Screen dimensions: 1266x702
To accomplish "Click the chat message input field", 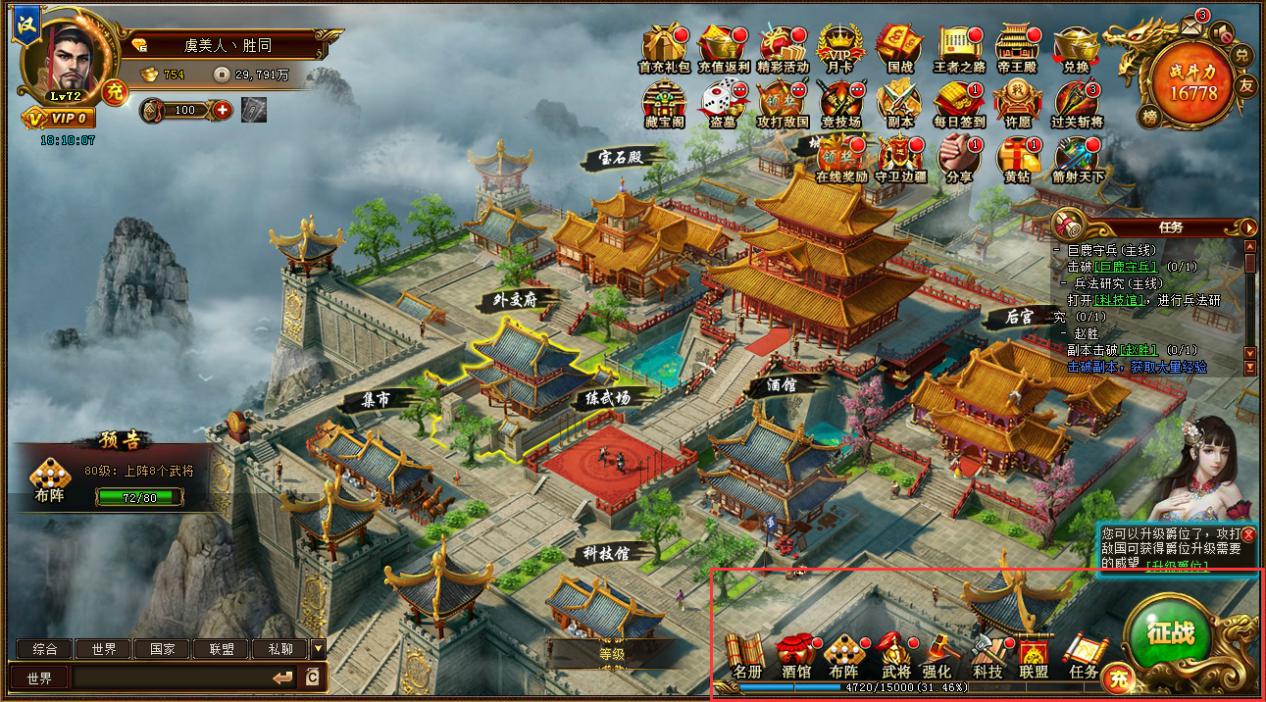I will [x=170, y=678].
